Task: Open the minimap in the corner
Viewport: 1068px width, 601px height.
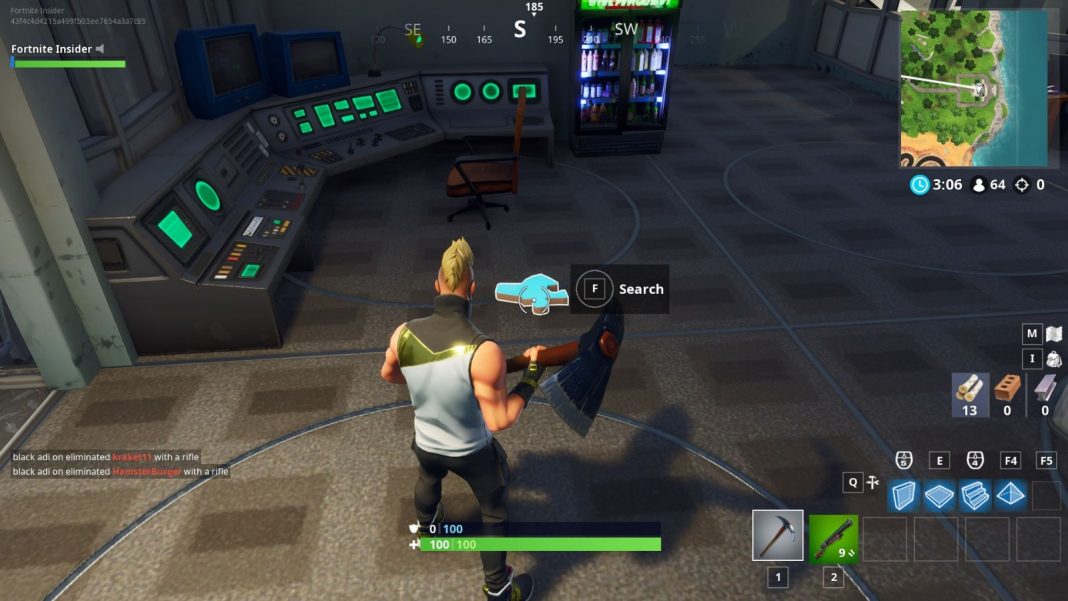Action: click(973, 89)
